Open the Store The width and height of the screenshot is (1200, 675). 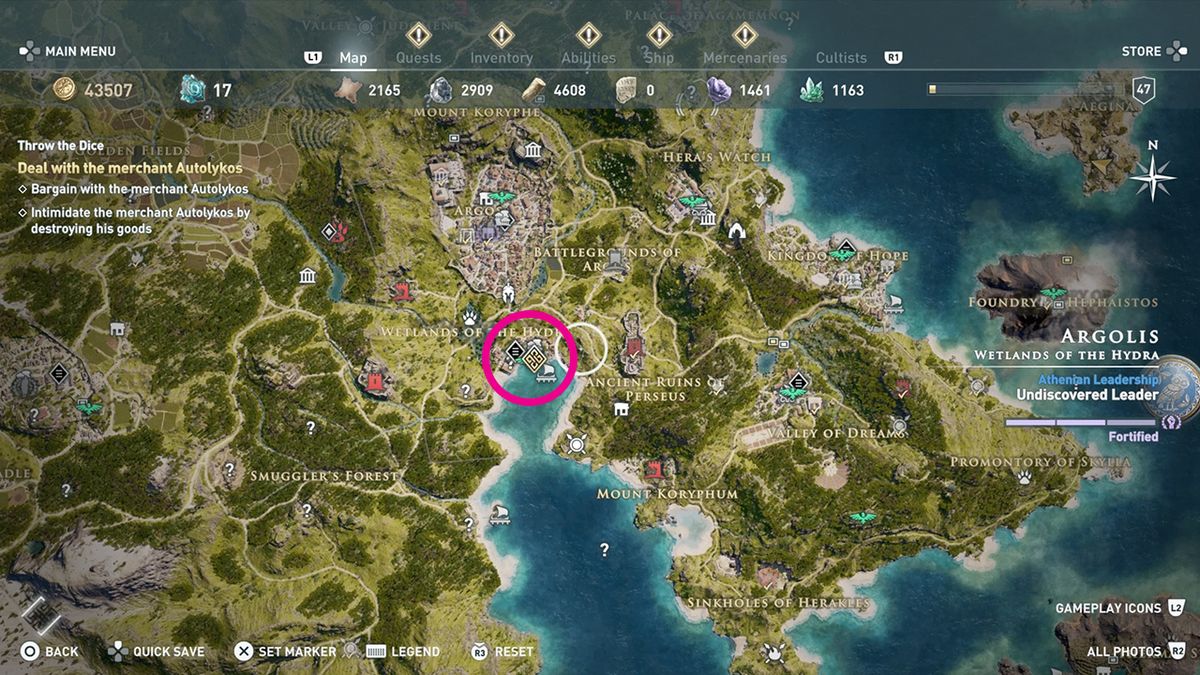[x=1141, y=51]
